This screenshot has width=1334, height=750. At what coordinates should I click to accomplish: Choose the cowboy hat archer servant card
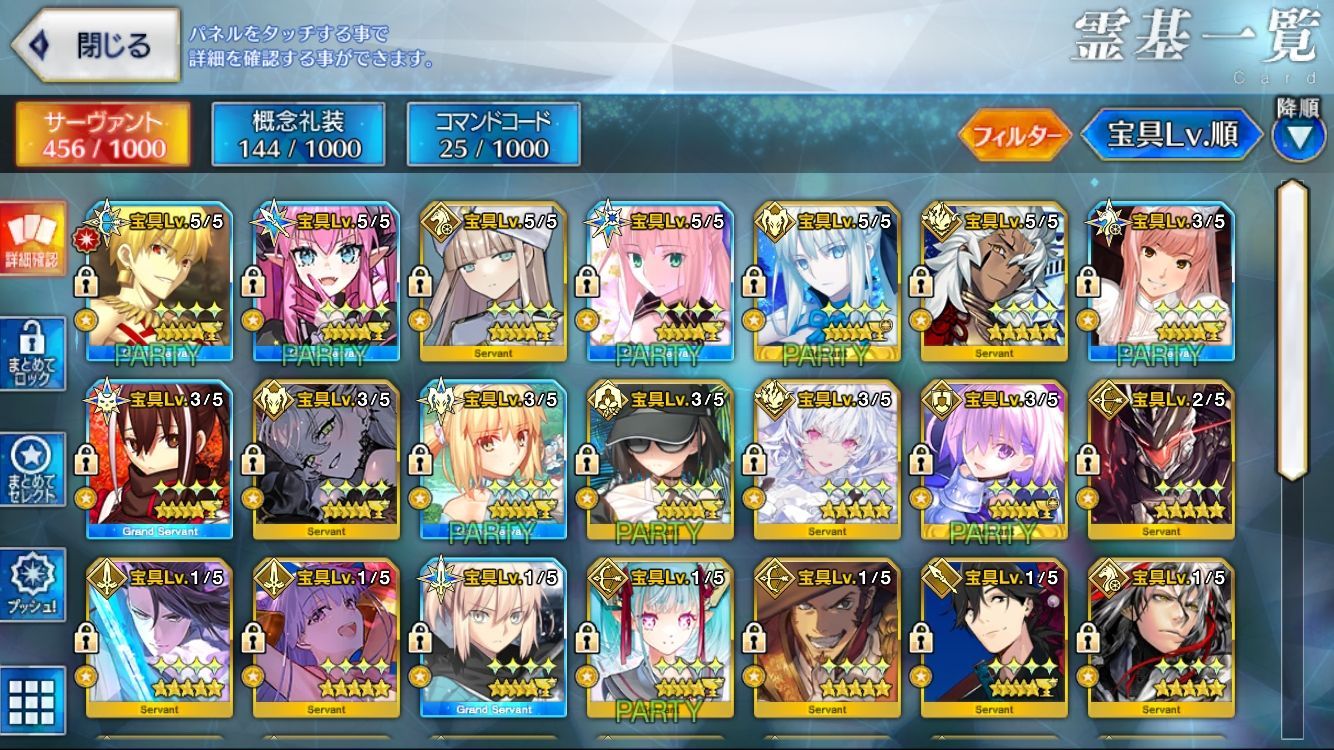click(x=827, y=640)
